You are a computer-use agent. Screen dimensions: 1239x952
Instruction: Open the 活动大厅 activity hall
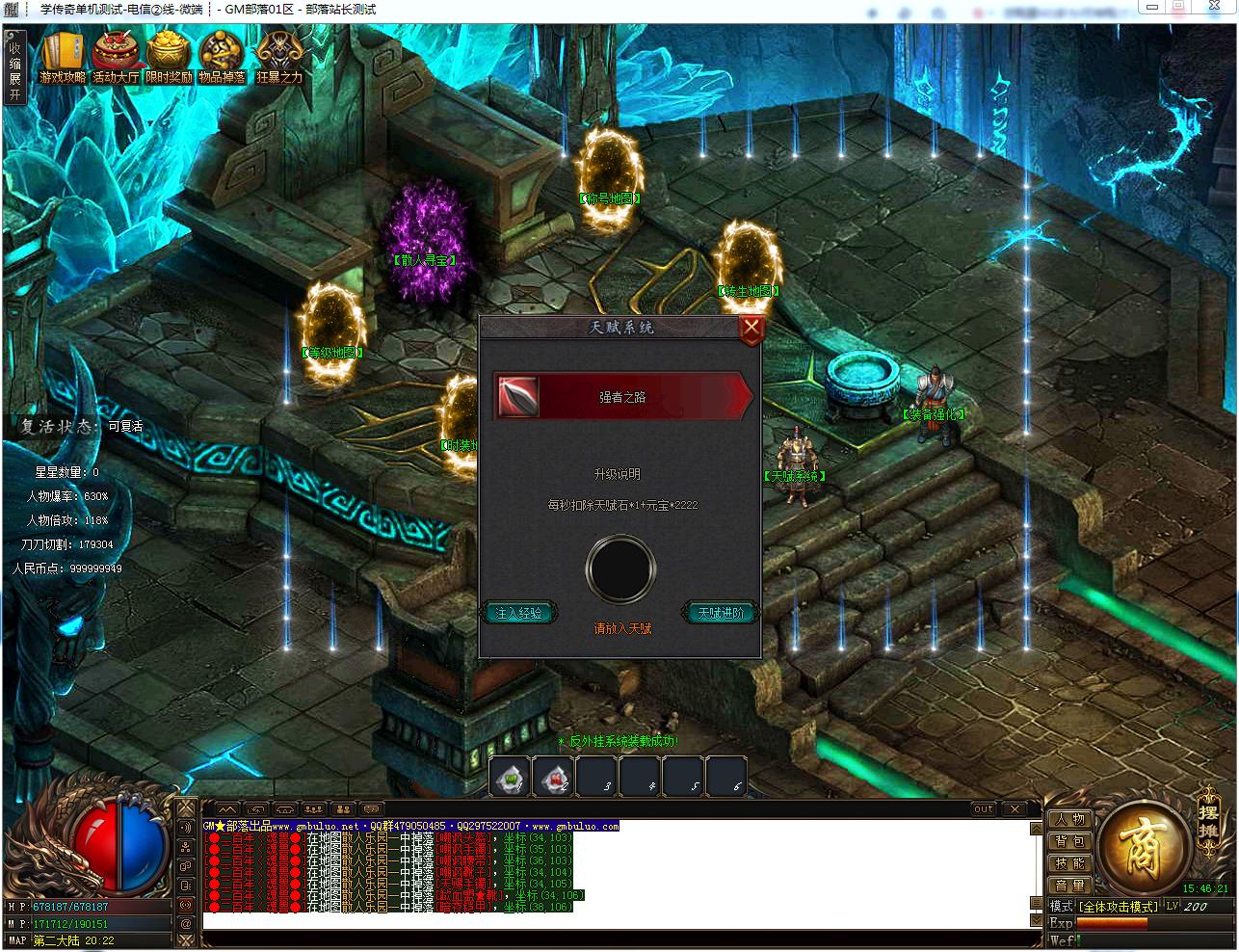[117, 58]
